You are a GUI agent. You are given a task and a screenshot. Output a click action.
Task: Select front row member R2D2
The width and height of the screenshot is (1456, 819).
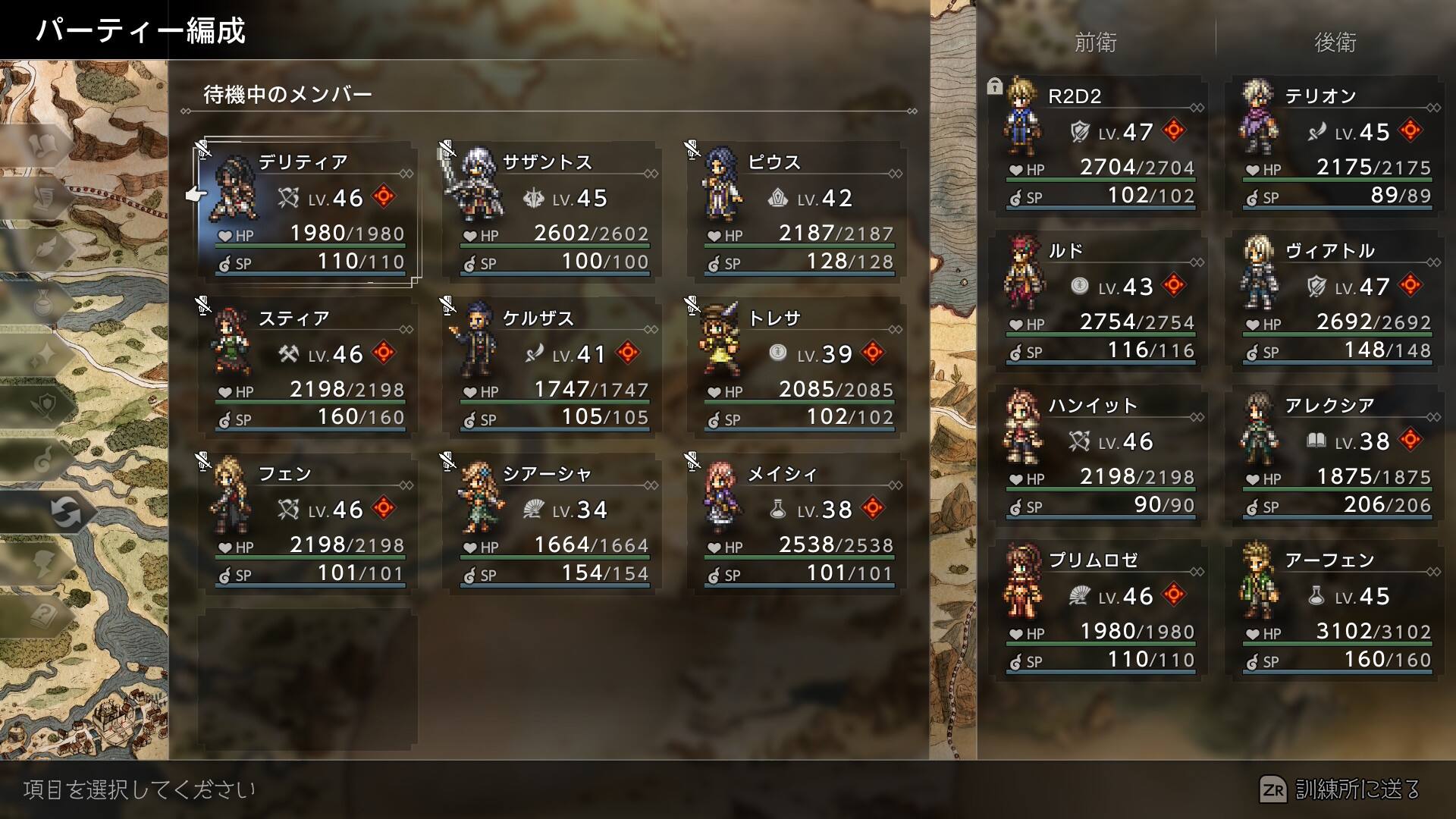[x=1100, y=146]
